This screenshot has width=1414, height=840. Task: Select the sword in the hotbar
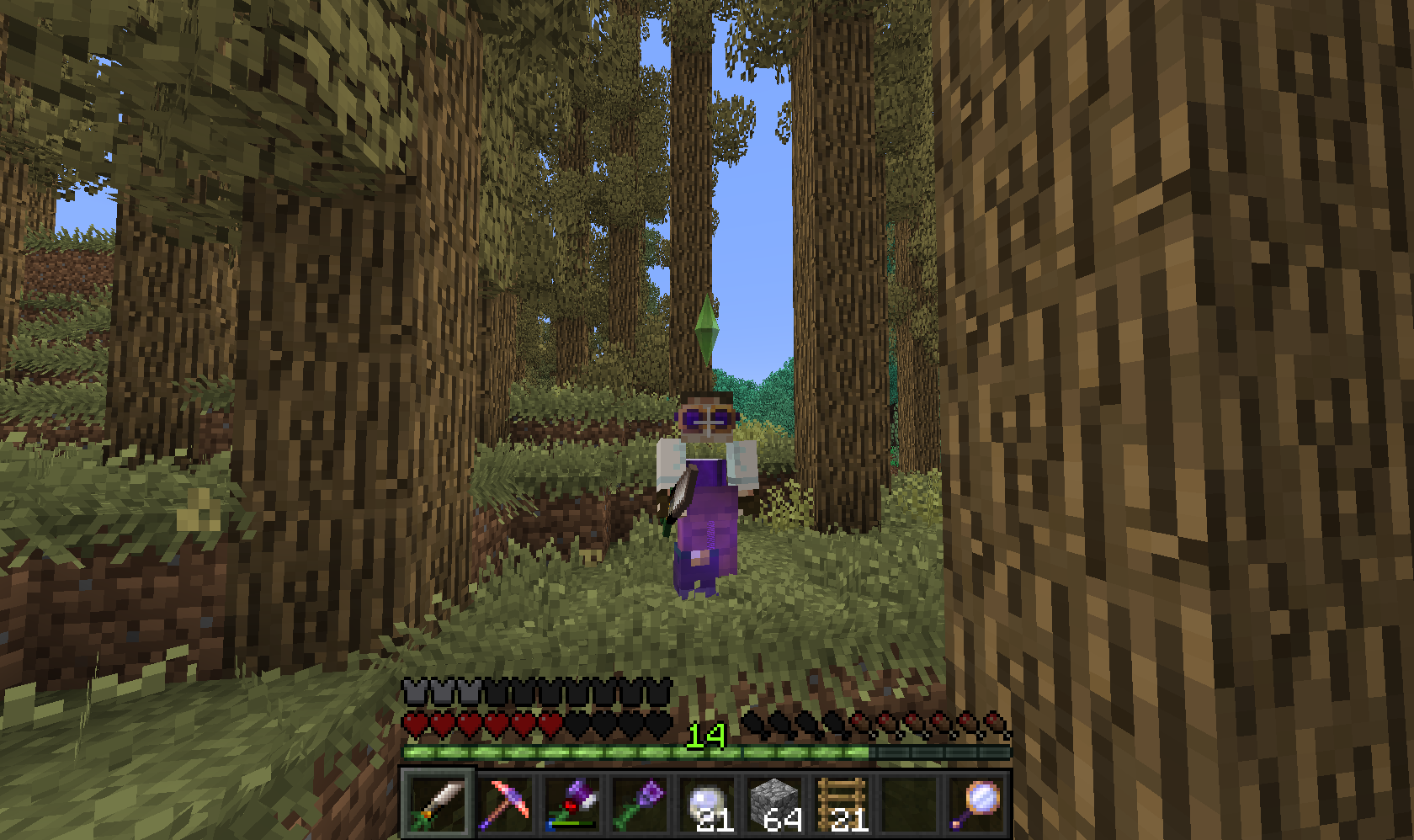coord(437,804)
